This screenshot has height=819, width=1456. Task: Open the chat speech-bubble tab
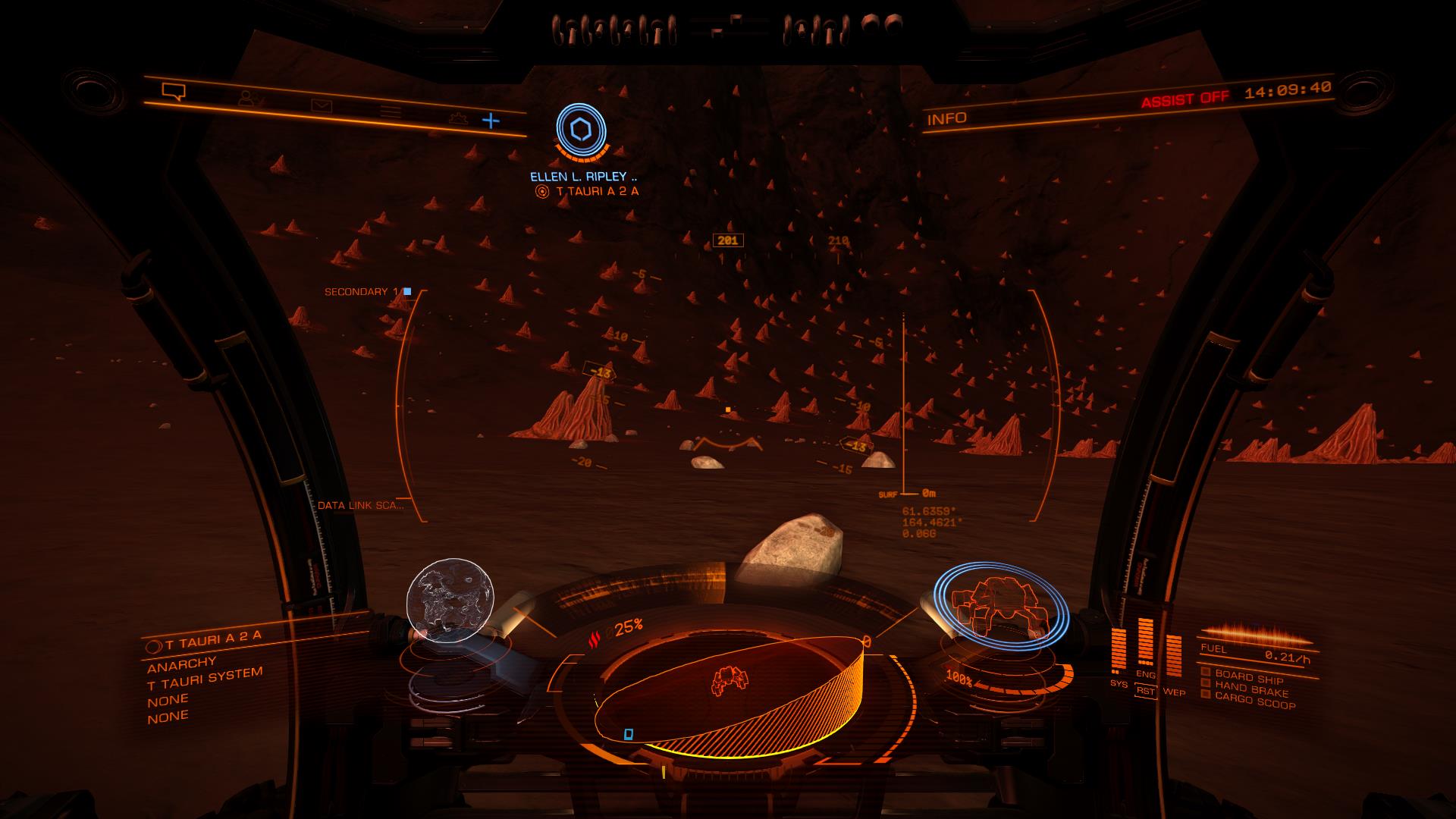point(174,92)
